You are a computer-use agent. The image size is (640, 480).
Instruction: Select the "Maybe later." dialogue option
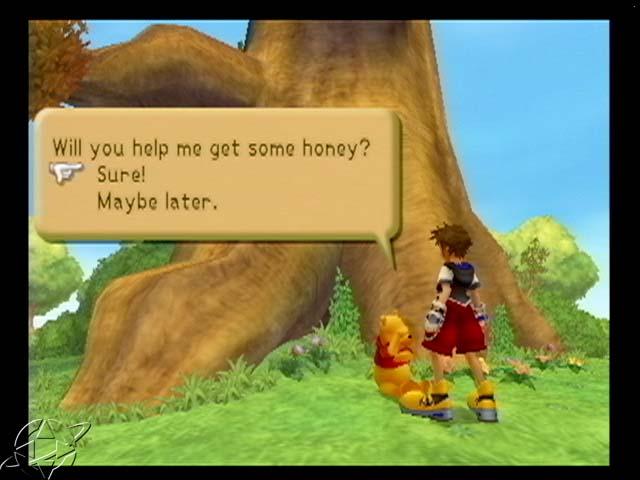coord(156,200)
